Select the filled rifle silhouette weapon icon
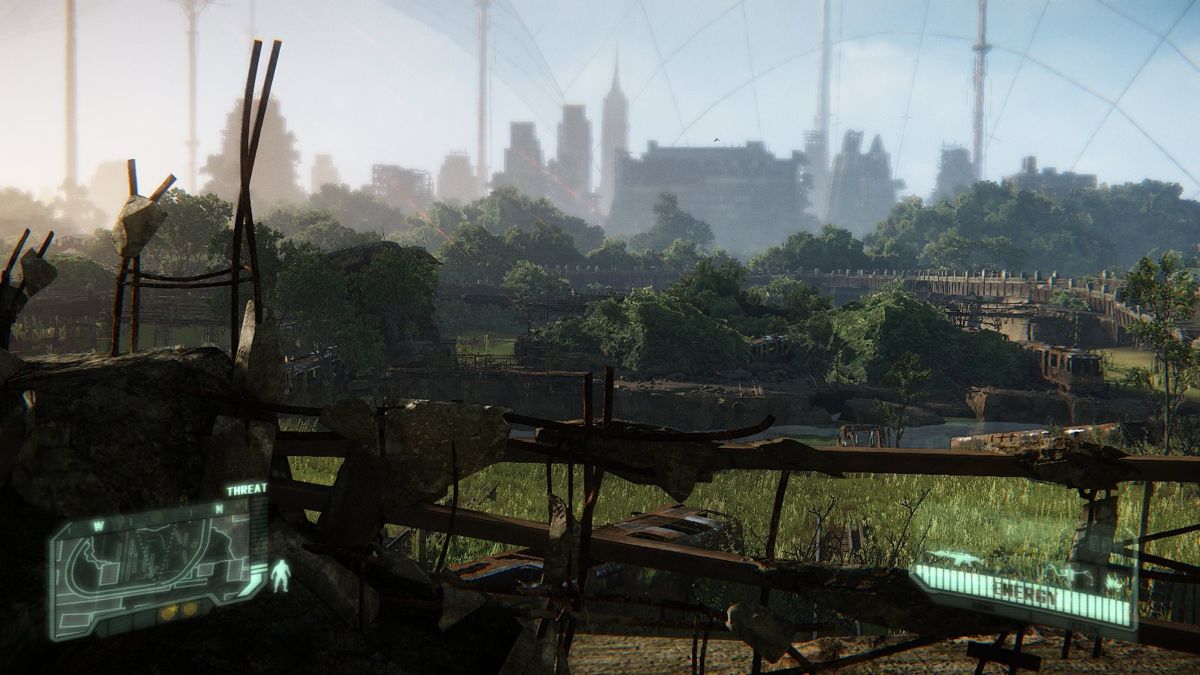Screen dimensions: 1200x675 955,560
